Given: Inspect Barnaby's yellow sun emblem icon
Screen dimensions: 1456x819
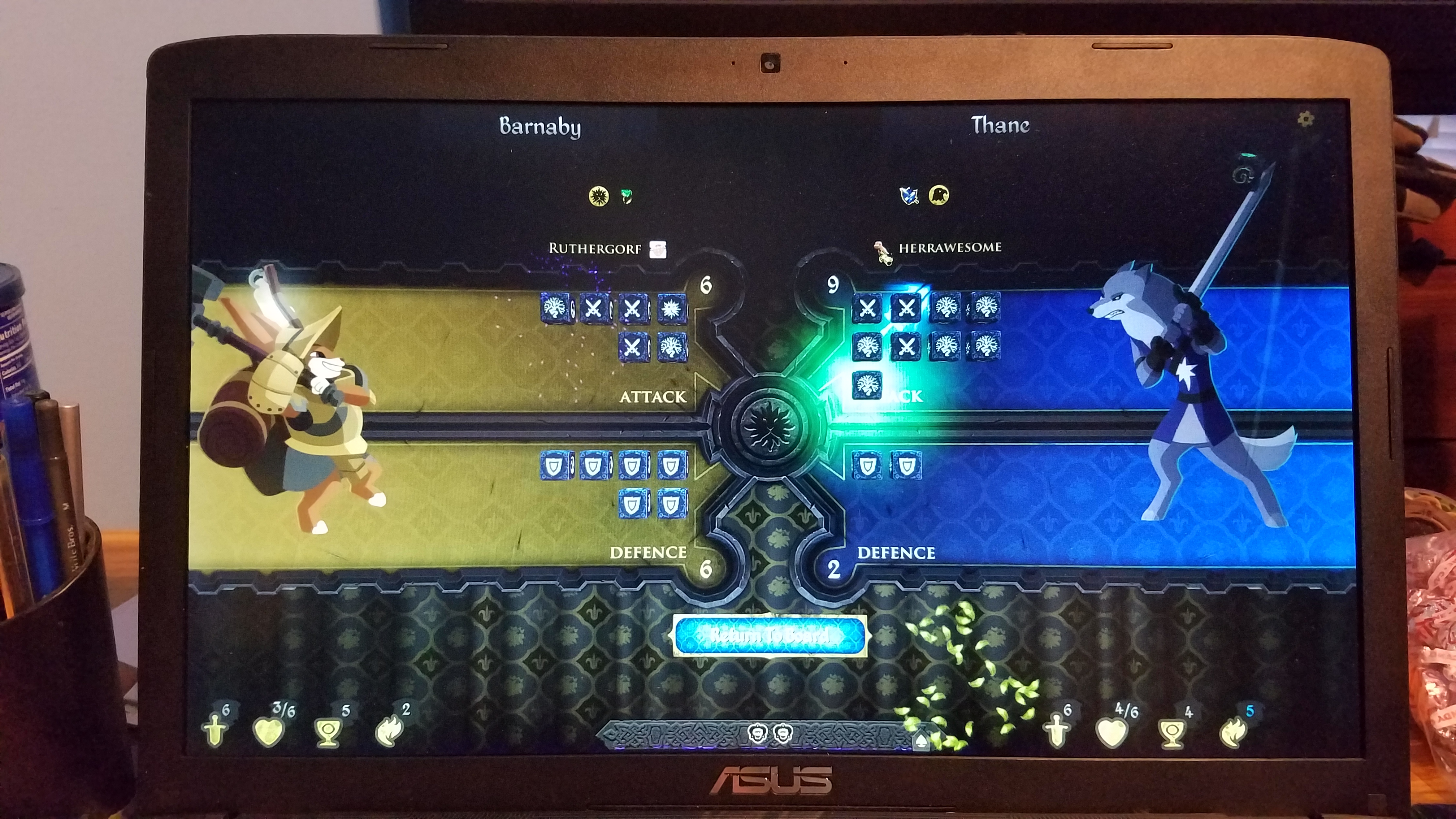Looking at the screenshot, I should 599,196.
